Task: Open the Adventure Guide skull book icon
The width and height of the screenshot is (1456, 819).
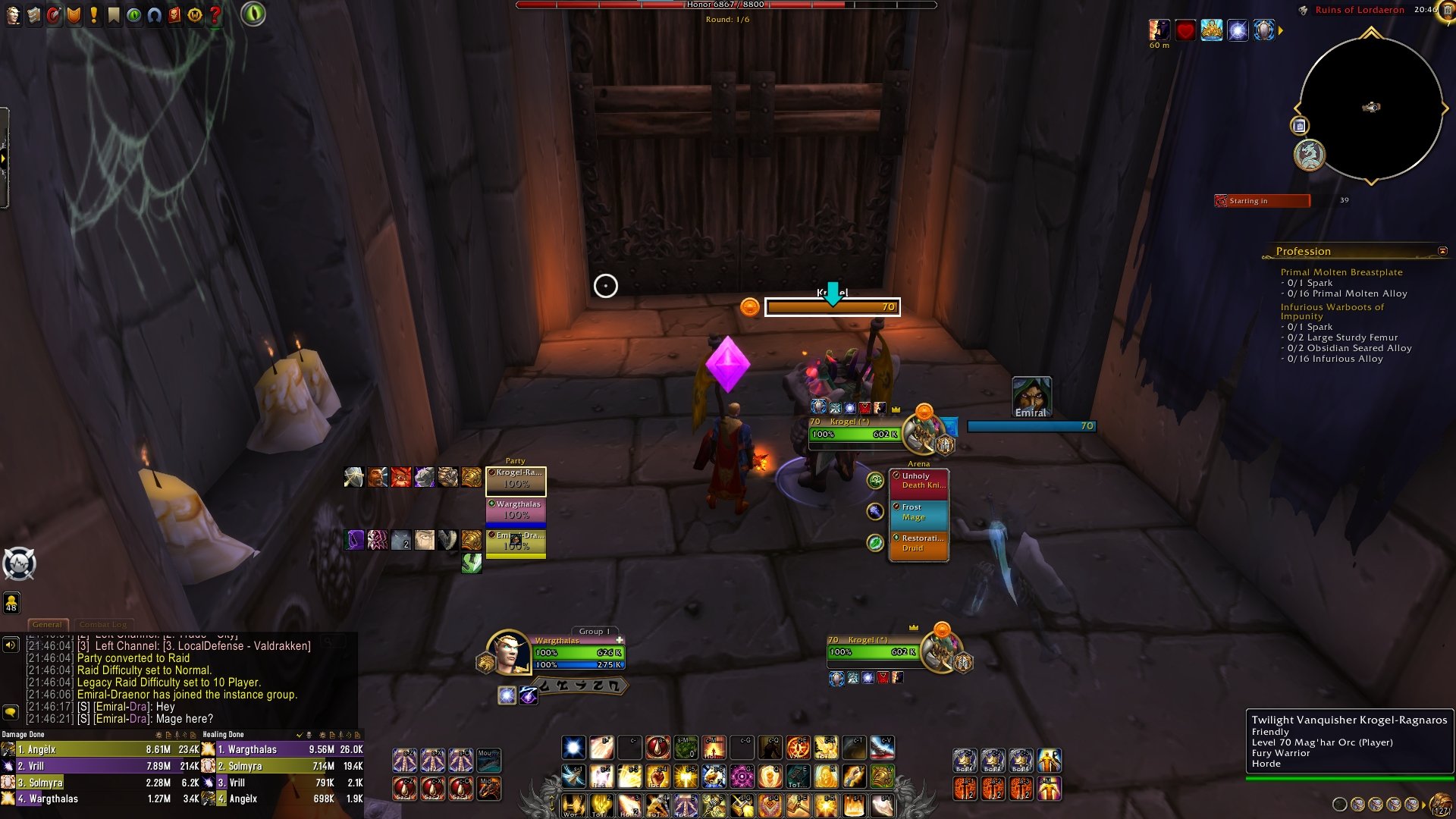Action: pyautogui.click(x=174, y=14)
